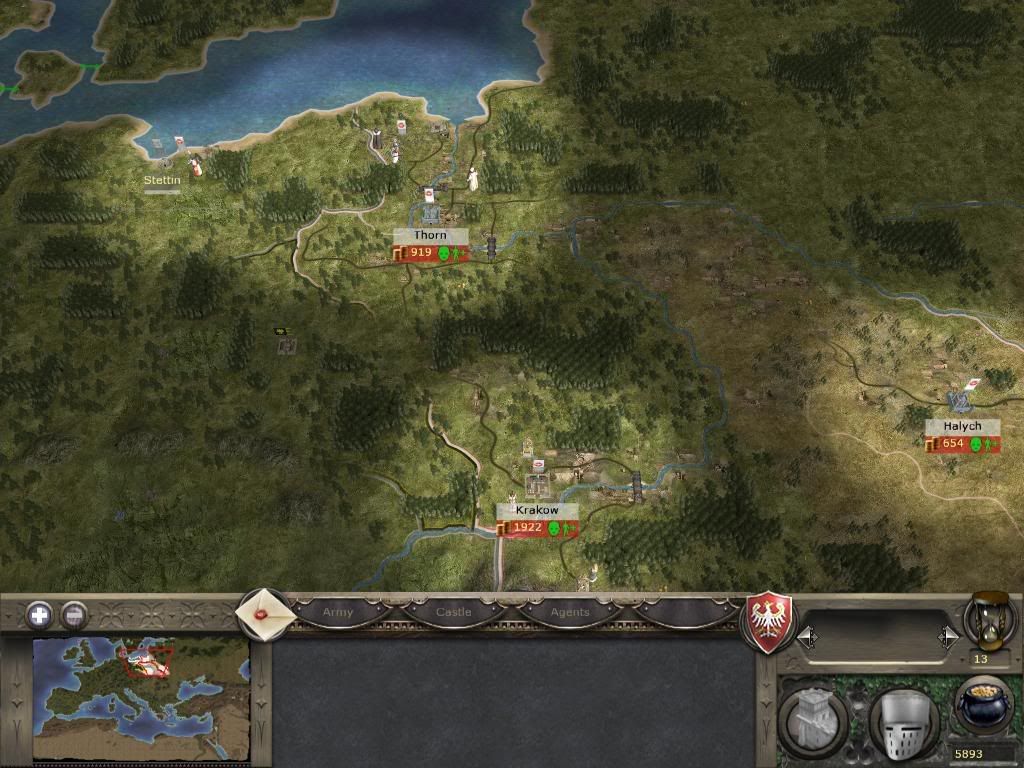Open the faction overview eagle shield
The height and width of the screenshot is (768, 1024).
pyautogui.click(x=771, y=622)
